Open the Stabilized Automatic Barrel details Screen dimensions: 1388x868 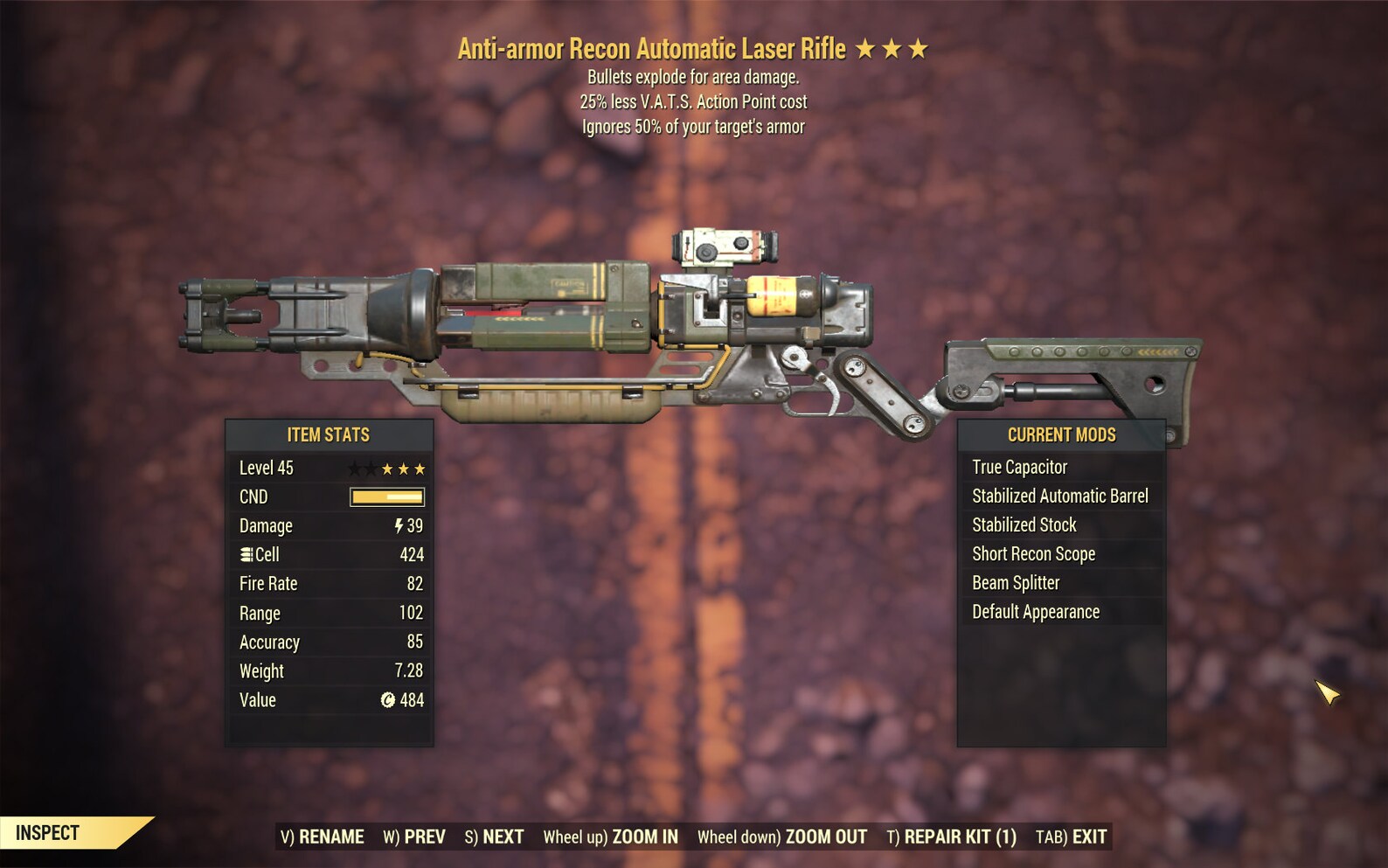click(x=1059, y=496)
